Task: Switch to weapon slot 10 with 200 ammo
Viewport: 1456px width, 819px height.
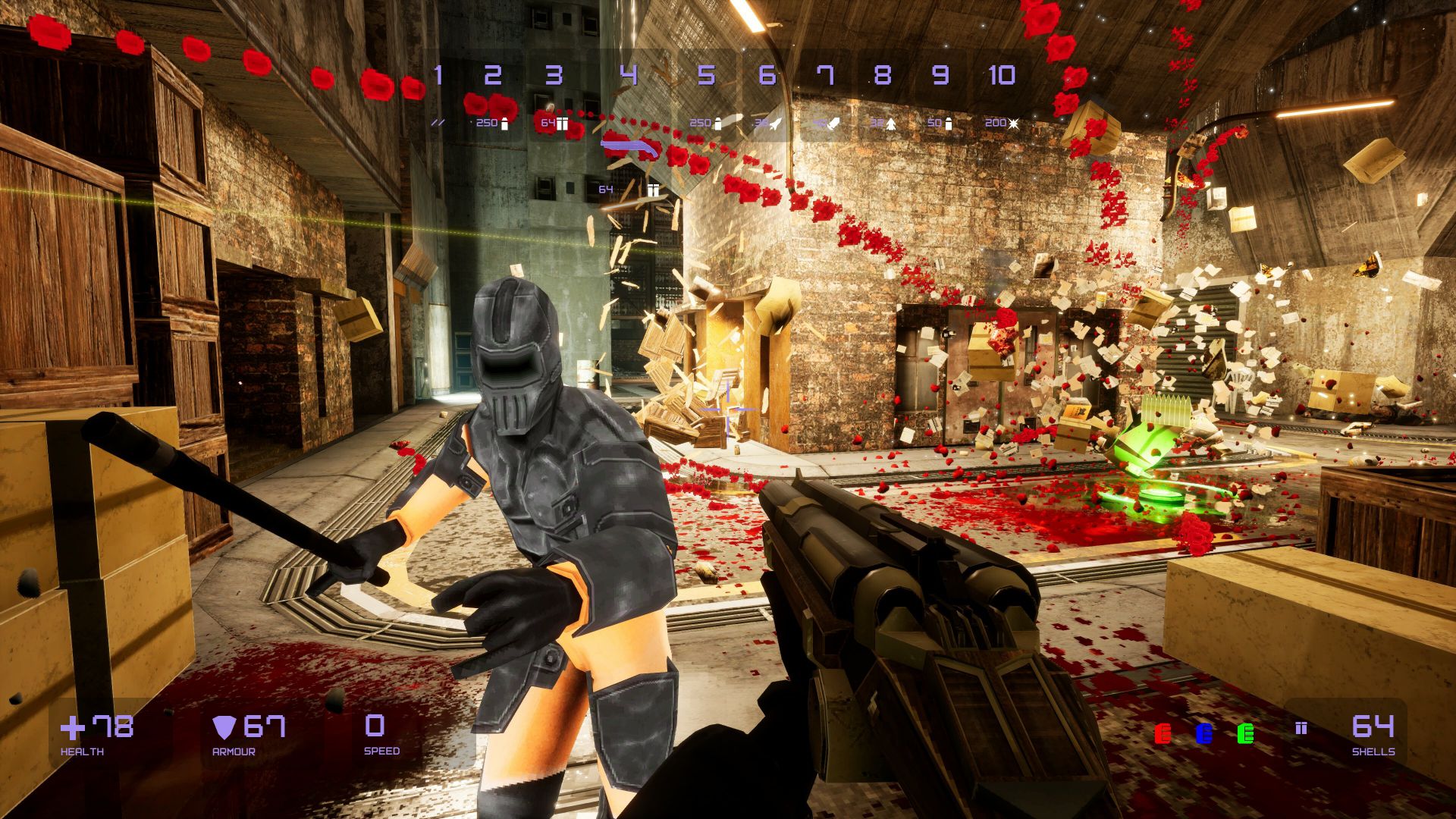Action: 1002,76
